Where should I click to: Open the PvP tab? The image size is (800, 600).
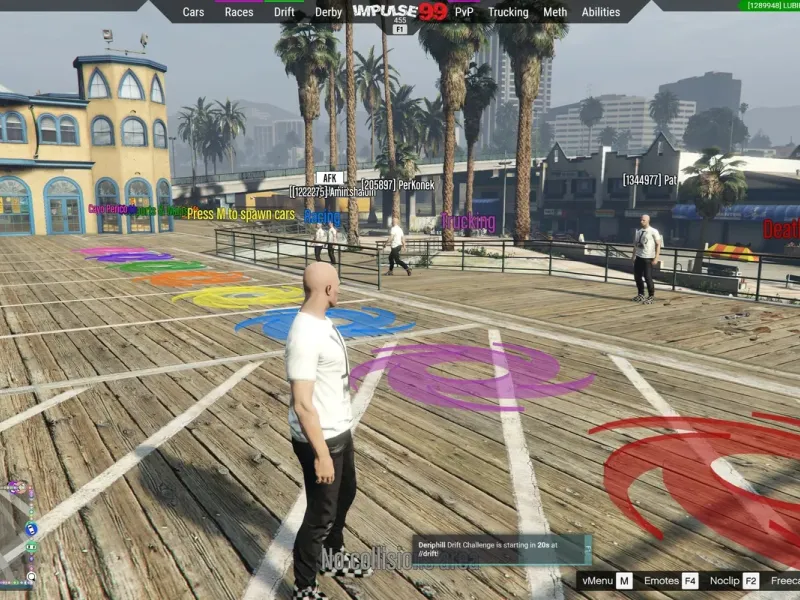464,12
